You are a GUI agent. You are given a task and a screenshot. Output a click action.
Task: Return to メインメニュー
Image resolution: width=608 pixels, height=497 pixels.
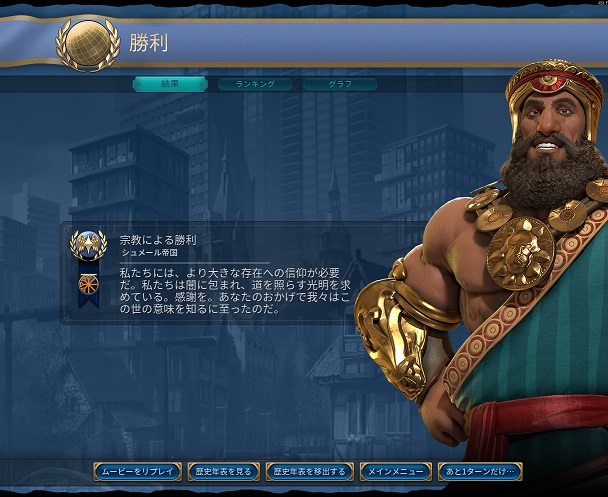[x=396, y=471]
